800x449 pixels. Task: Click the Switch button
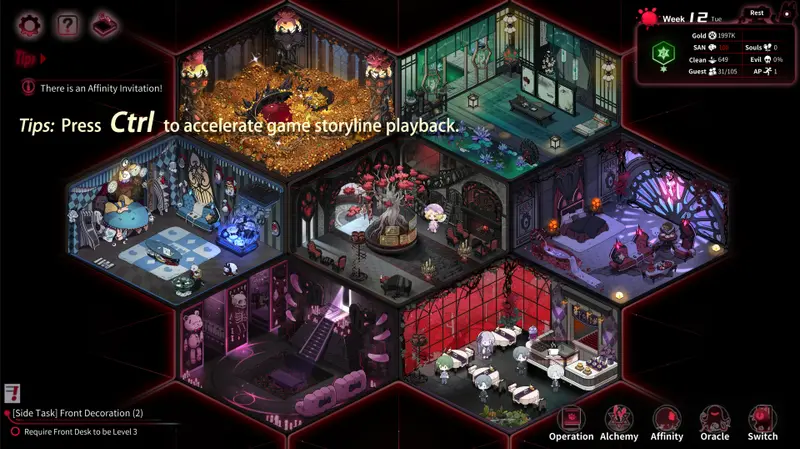pos(763,419)
